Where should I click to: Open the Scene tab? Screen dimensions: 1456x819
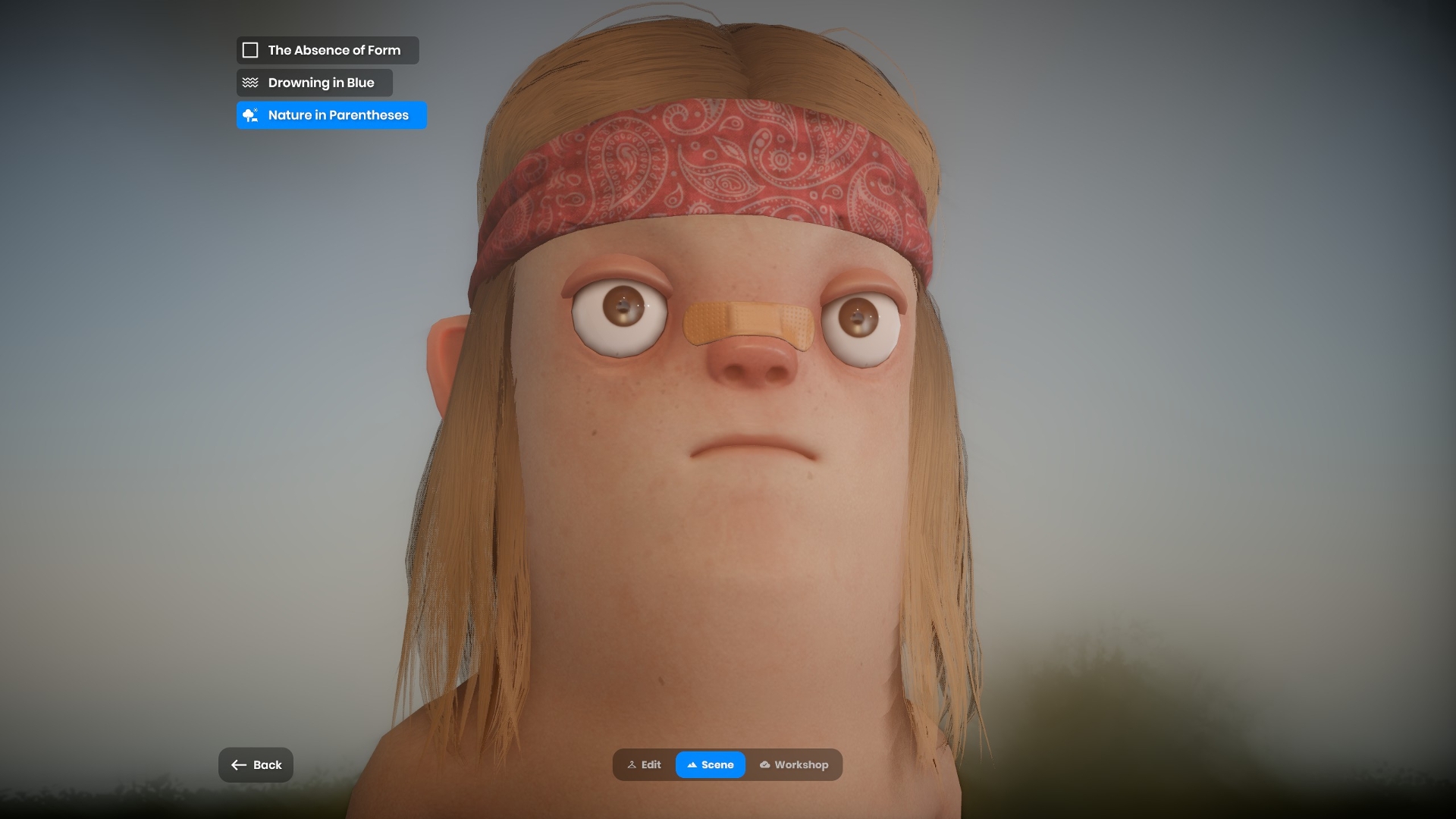click(x=710, y=764)
